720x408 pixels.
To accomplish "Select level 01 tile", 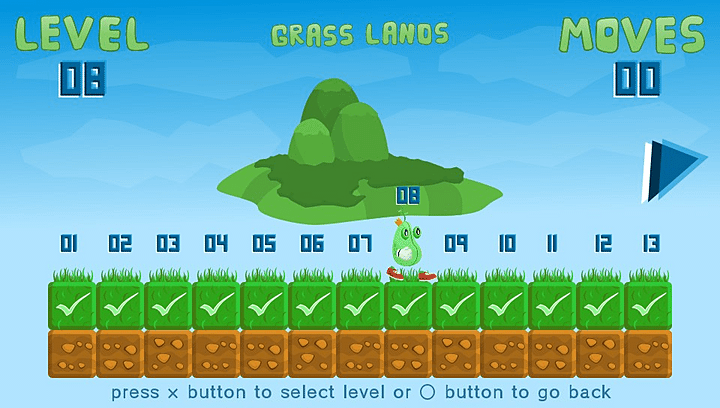I will point(72,305).
